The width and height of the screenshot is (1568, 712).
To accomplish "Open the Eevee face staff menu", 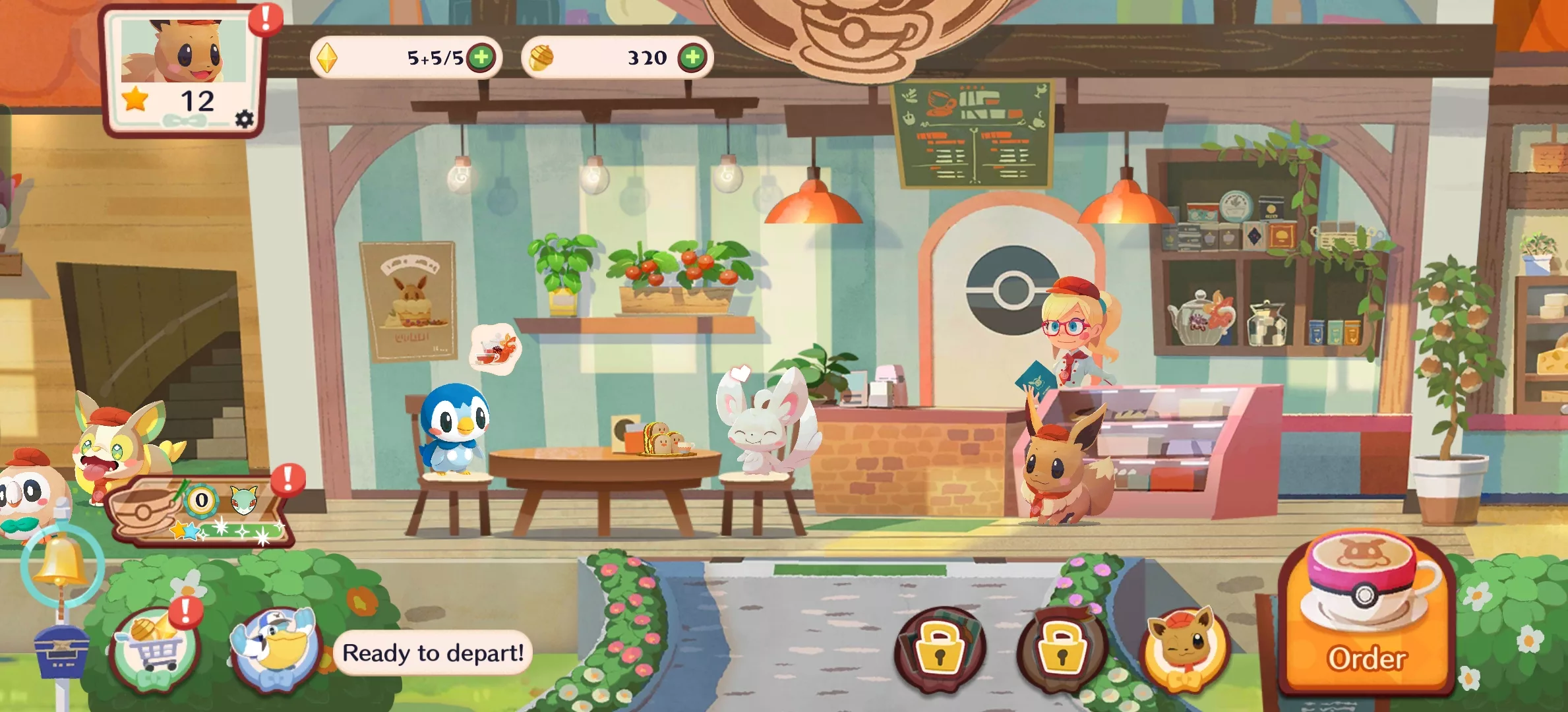I will tap(1184, 648).
